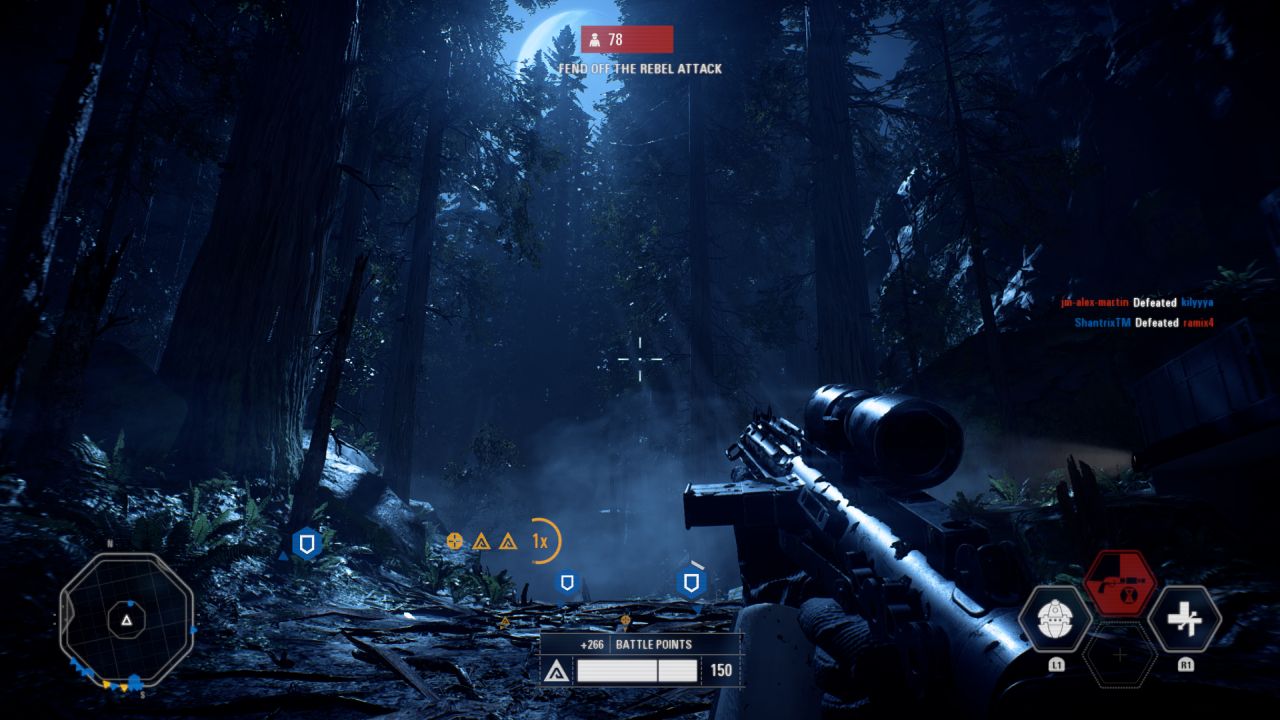This screenshot has width=1280, height=720.
Task: Select the empty dotted ability slot
Action: (1119, 655)
